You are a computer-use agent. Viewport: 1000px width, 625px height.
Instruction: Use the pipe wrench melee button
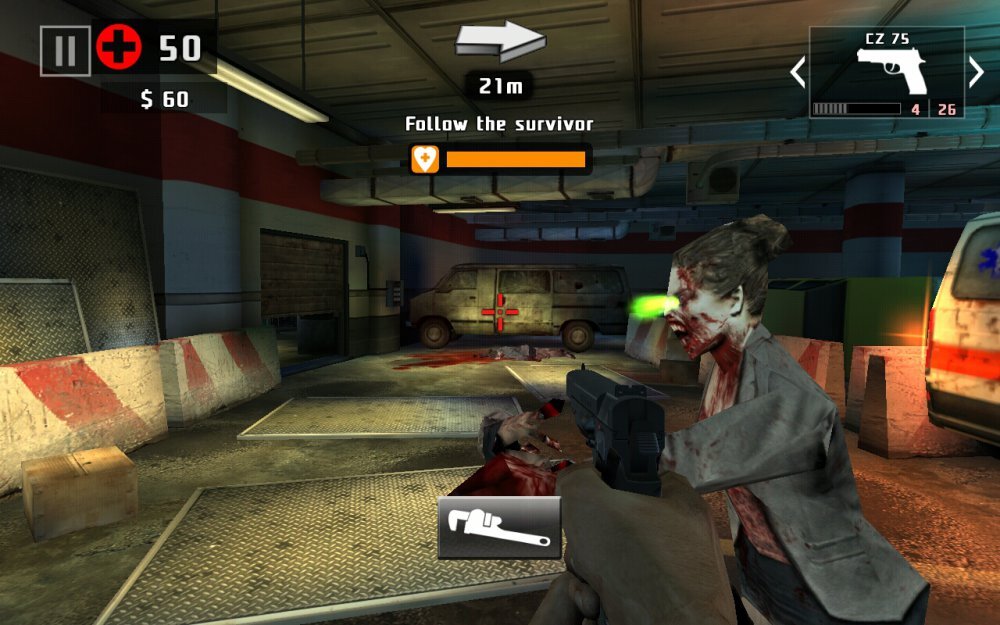pos(499,527)
